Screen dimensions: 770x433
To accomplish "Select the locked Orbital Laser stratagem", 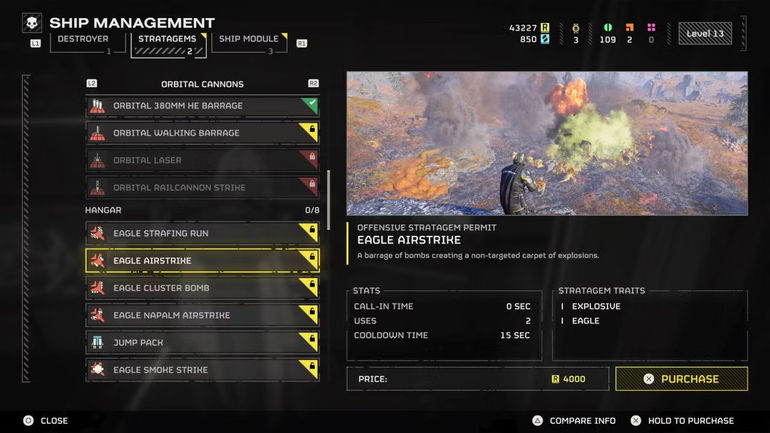I will (202, 160).
